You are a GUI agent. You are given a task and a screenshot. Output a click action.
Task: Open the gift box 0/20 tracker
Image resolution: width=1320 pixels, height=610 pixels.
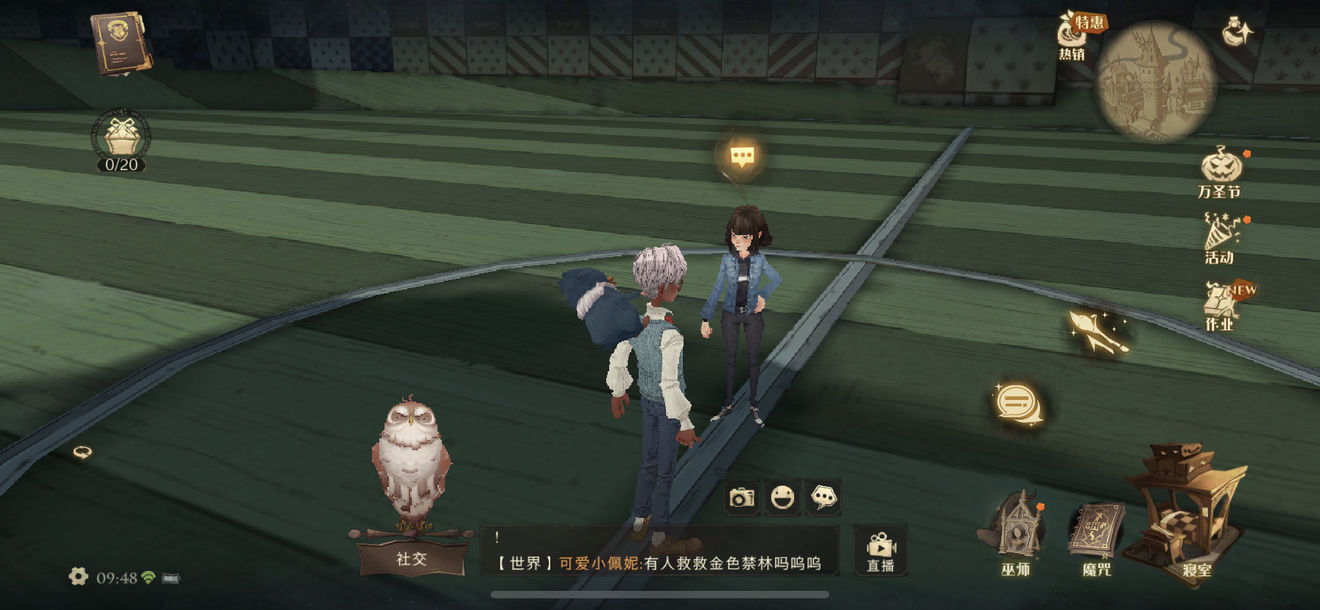tap(121, 138)
